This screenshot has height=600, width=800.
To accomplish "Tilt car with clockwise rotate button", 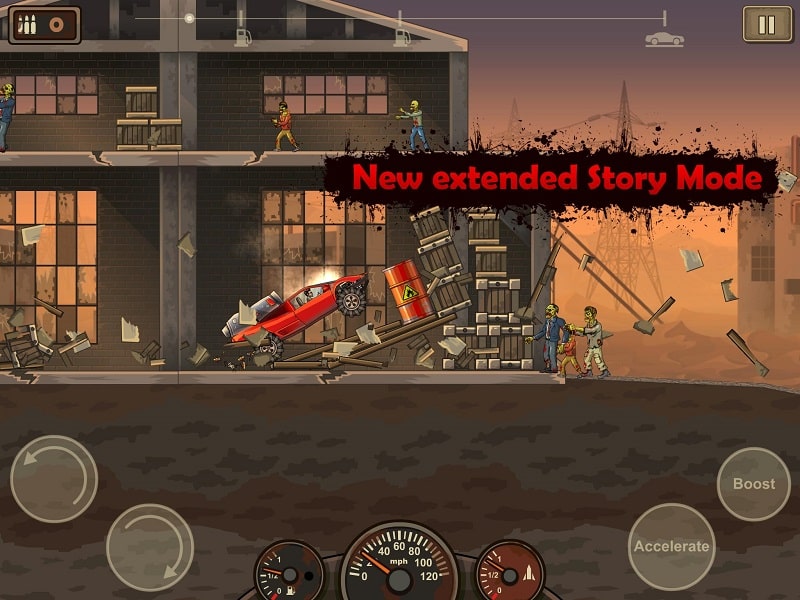I will click(150, 547).
